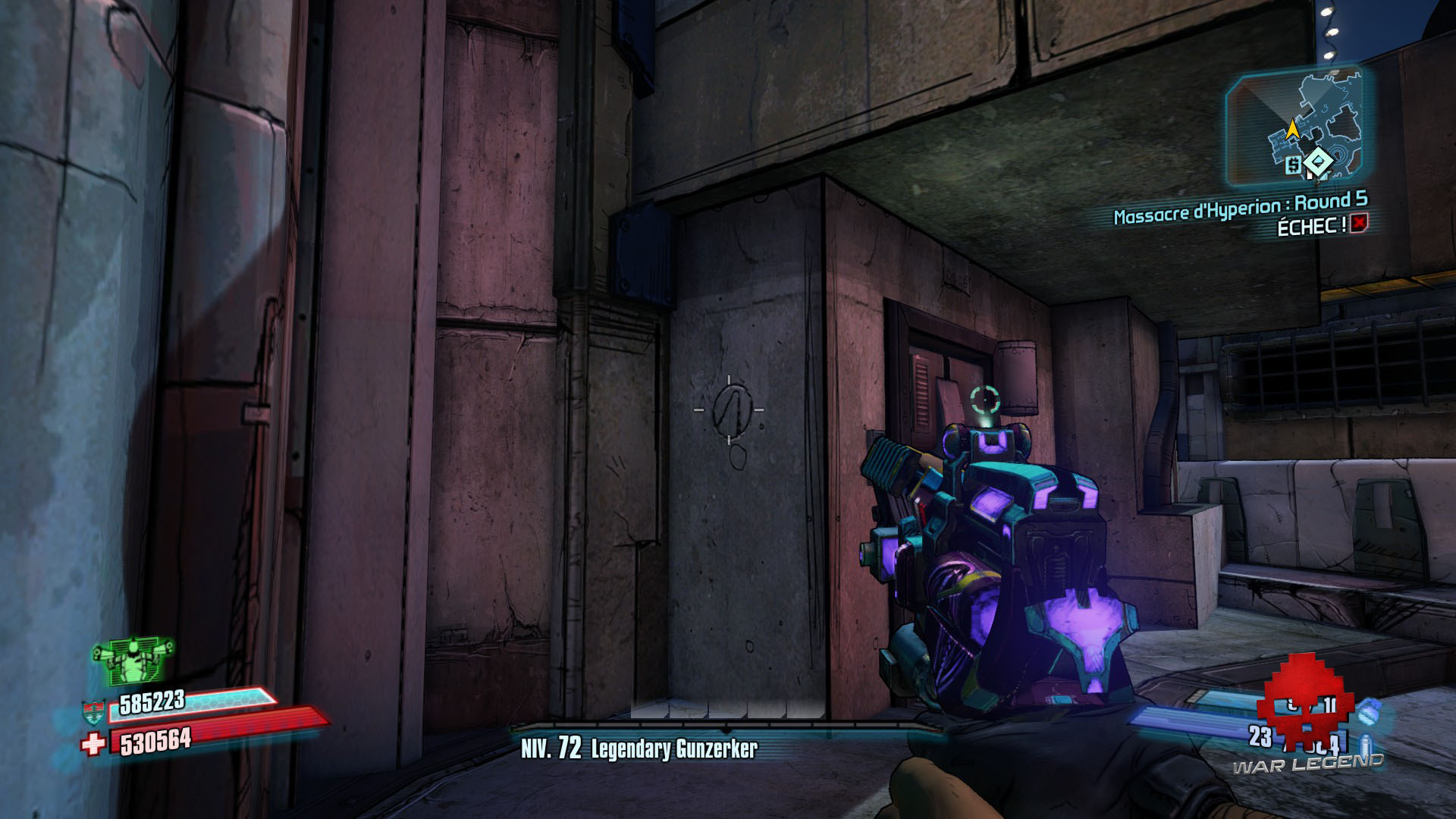This screenshot has height=819, width=1456.
Task: Toggle the crosshair aiming reticle
Action: (x=730, y=409)
